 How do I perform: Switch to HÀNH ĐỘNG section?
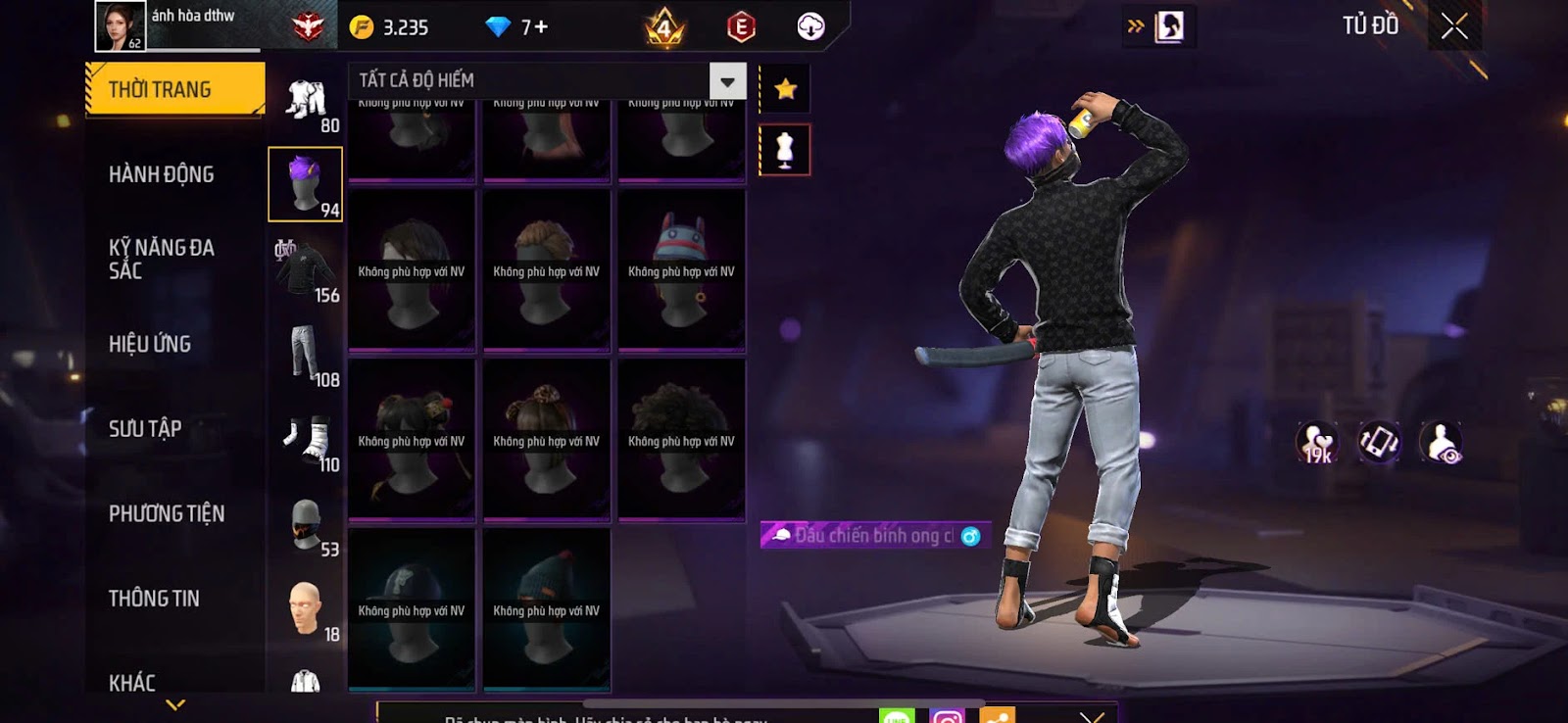coord(162,174)
